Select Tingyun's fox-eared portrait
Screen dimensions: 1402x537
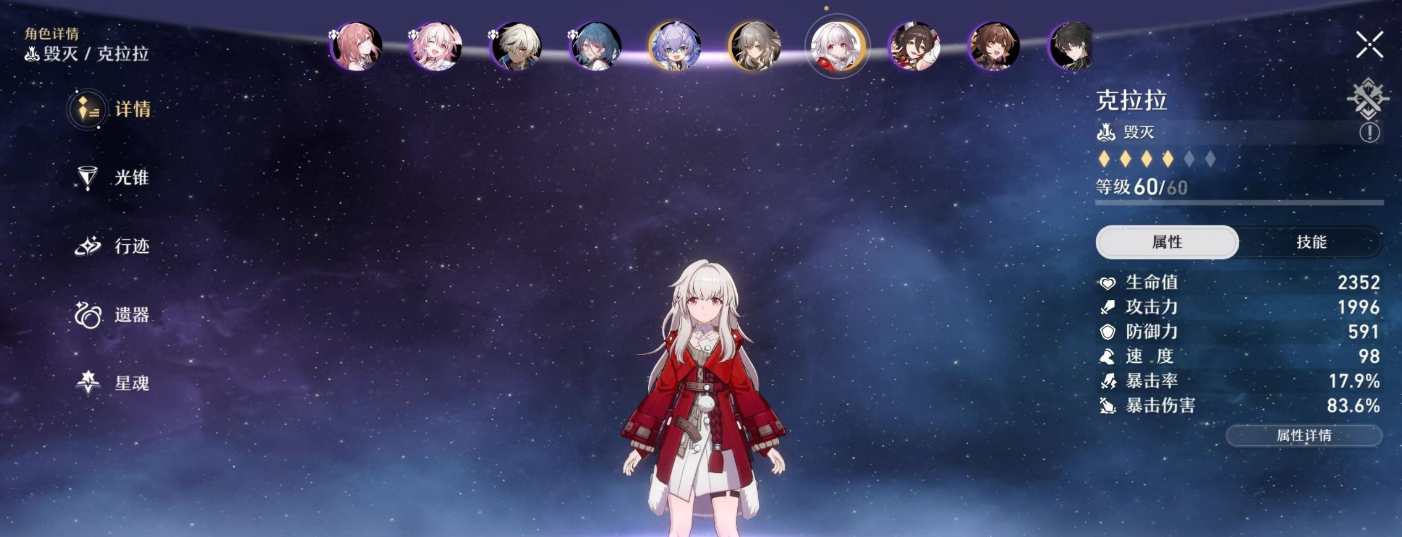[914, 46]
